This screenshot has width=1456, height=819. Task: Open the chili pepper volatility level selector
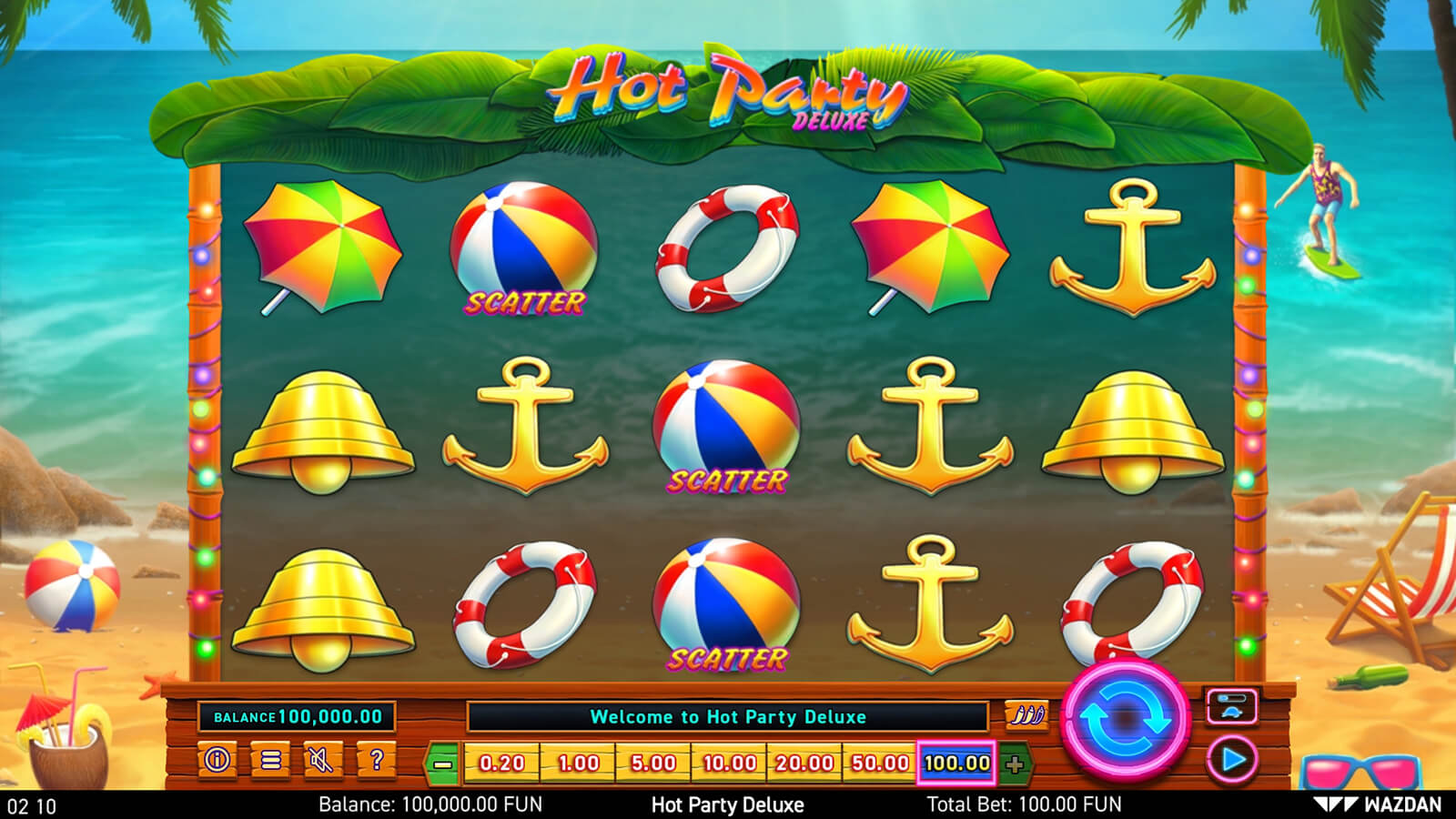click(1026, 715)
